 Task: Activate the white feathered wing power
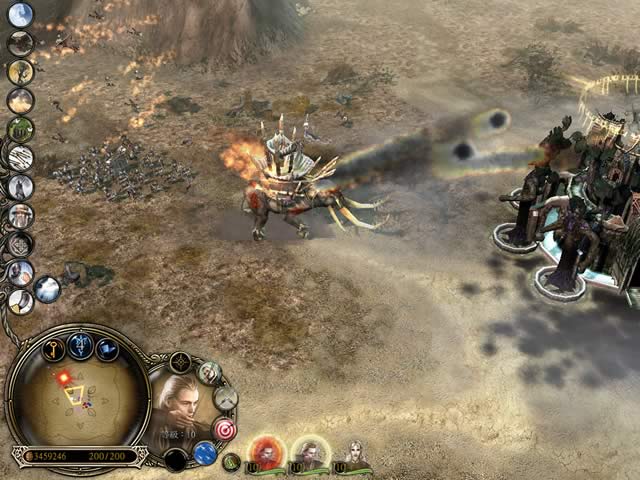pyautogui.click(x=20, y=157)
